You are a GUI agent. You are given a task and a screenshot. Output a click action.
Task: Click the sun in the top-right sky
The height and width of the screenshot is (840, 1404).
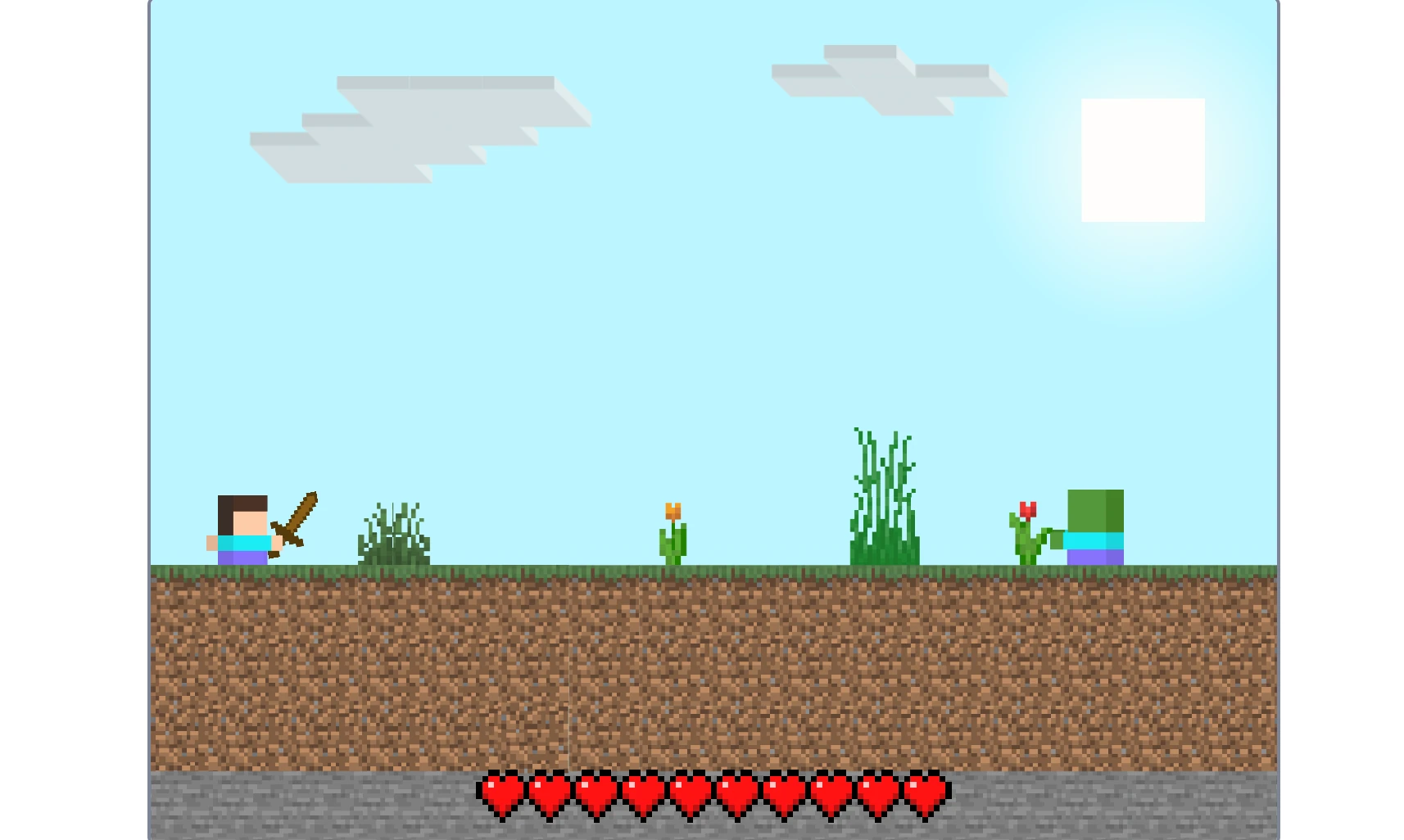click(1143, 160)
